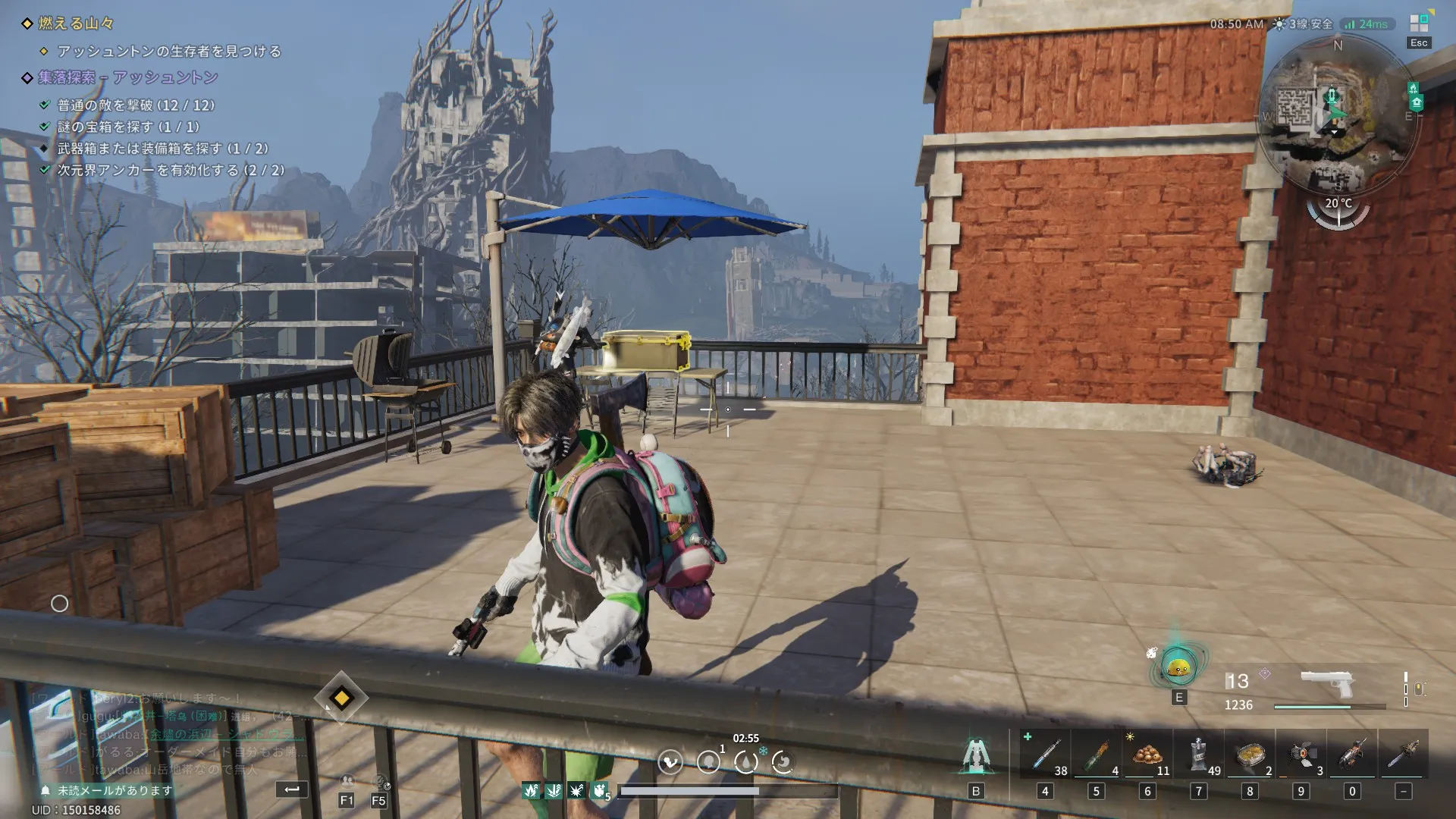The height and width of the screenshot is (819, 1456).
Task: Select the Burning Mountains quest tracker
Action: coord(76,24)
